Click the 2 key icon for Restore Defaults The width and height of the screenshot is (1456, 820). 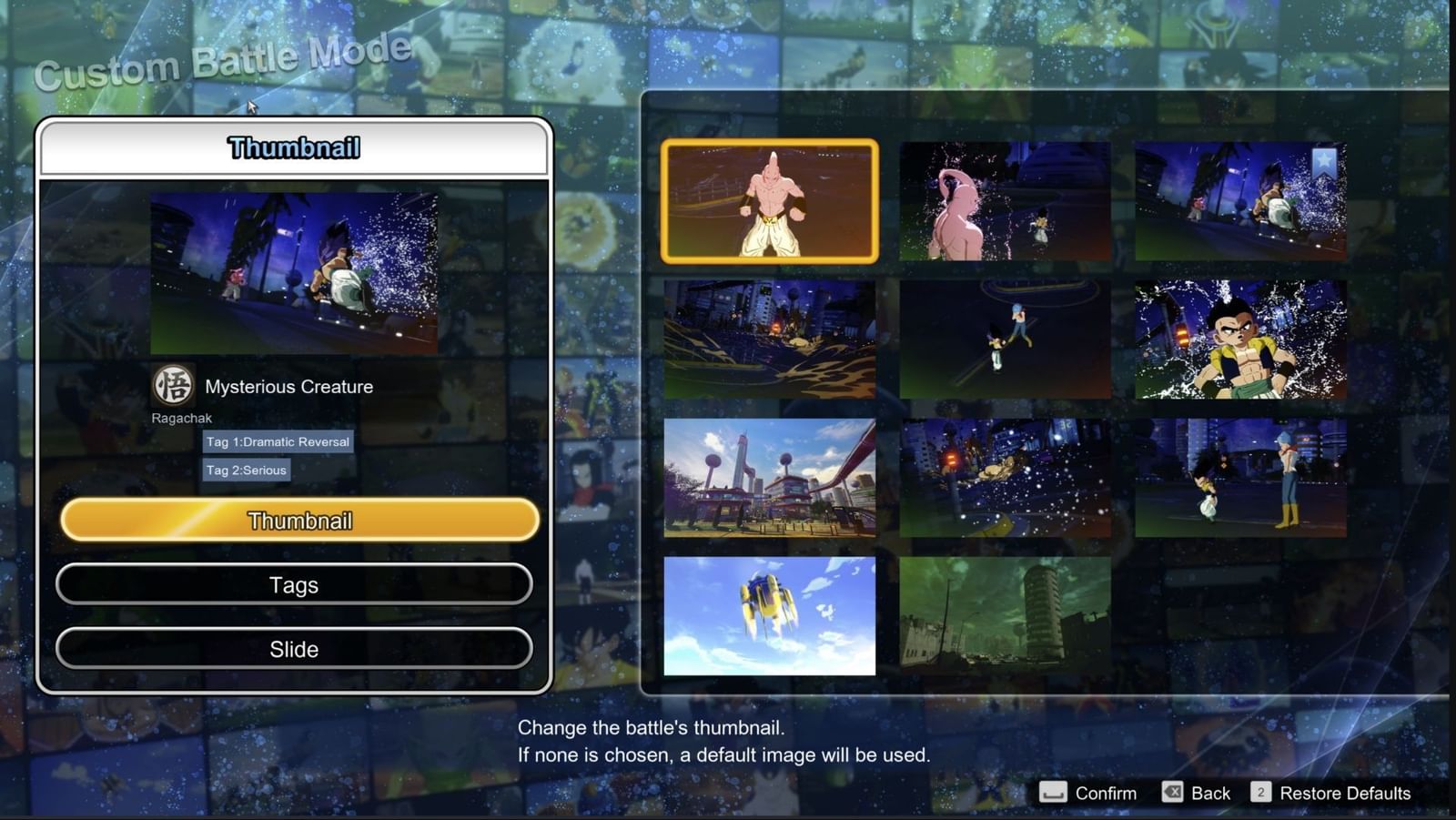tap(1260, 793)
